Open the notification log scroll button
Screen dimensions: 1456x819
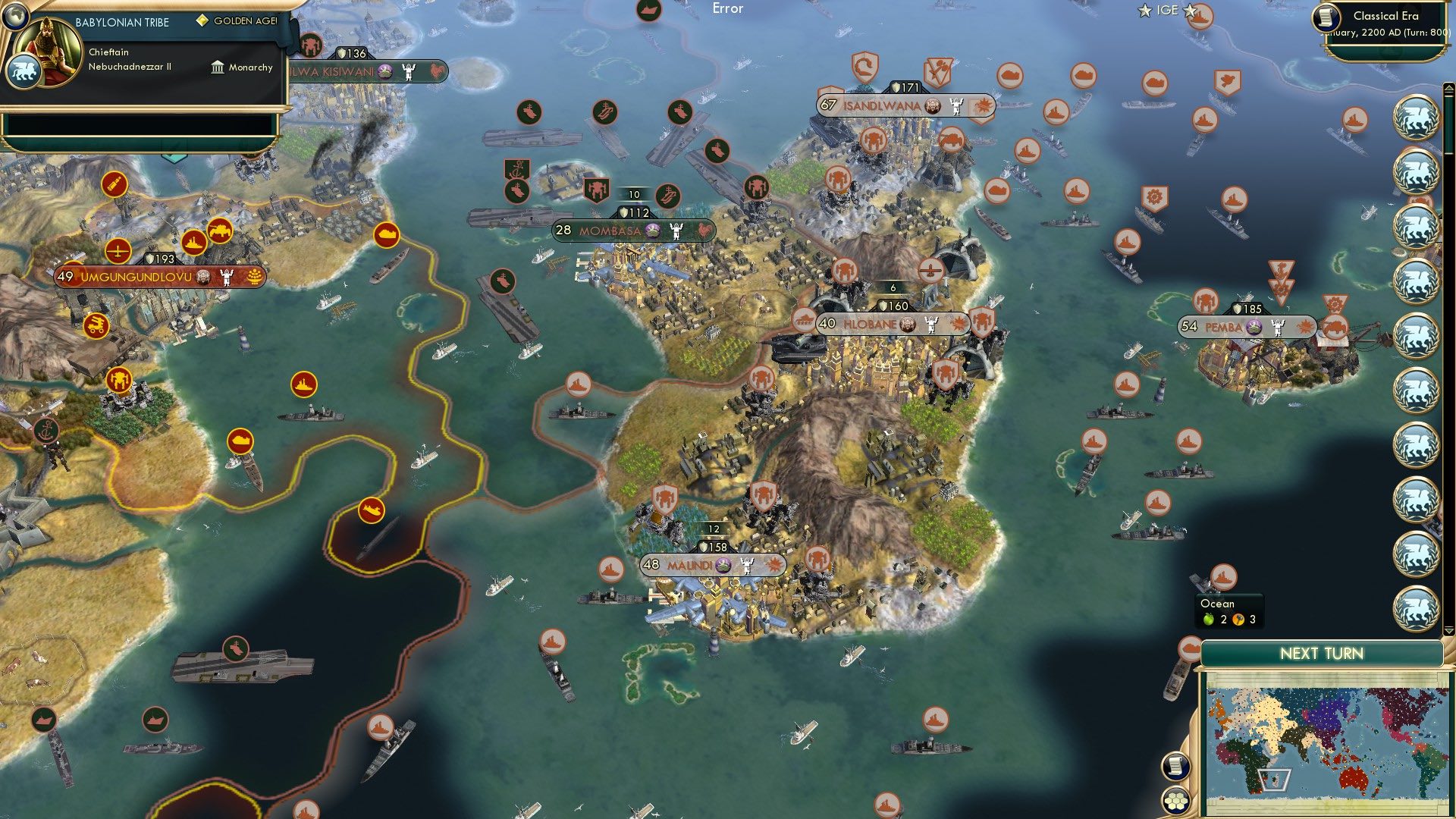[1175, 765]
